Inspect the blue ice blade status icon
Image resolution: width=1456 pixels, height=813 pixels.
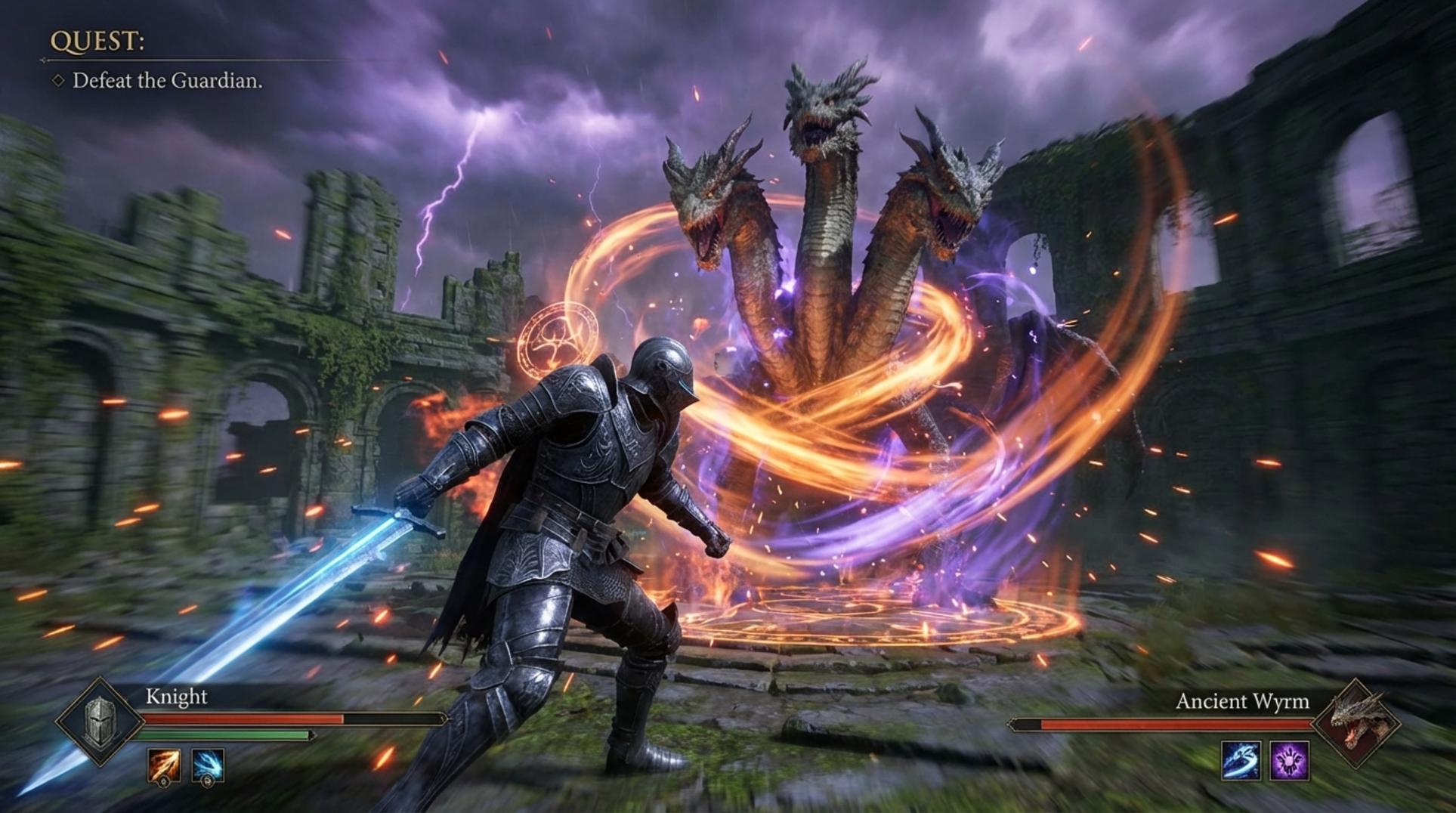click(1241, 760)
